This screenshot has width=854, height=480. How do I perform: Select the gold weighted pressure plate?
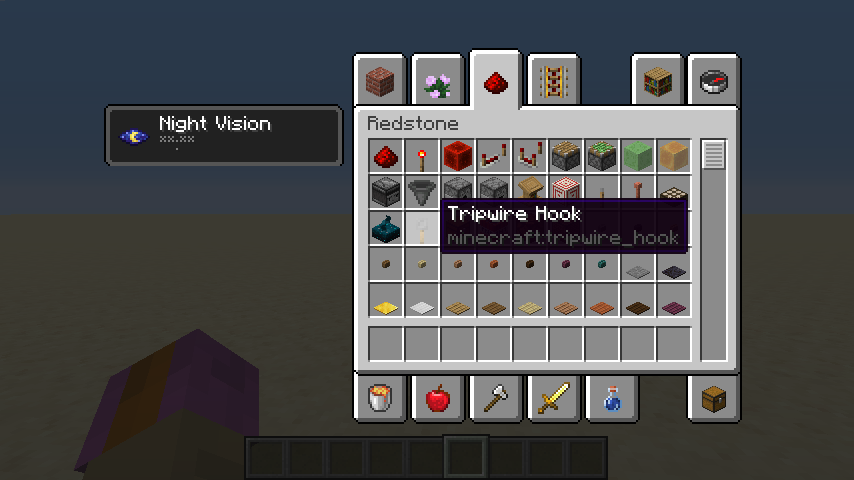386,300
